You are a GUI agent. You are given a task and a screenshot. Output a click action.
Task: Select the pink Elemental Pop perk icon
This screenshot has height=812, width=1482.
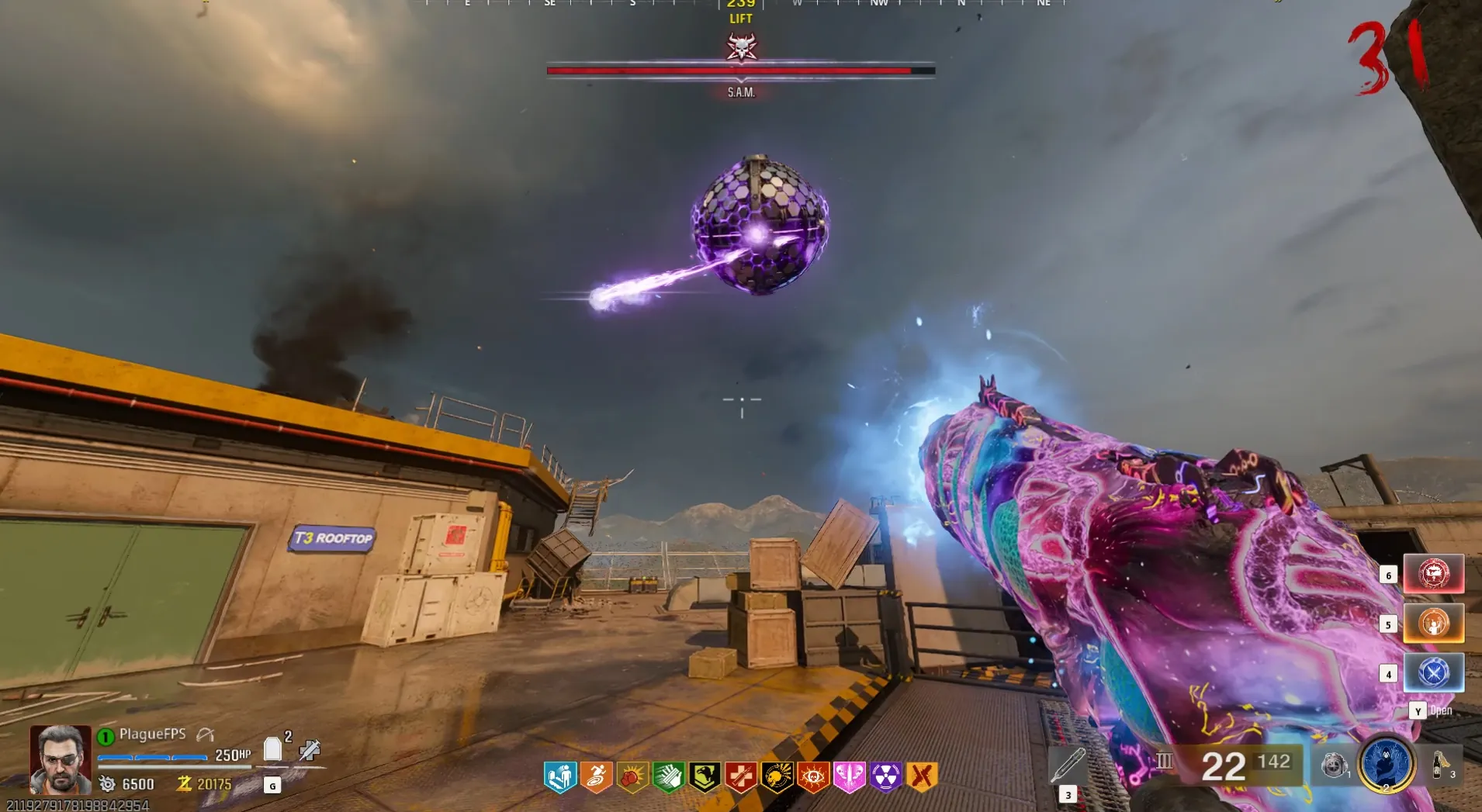click(849, 776)
